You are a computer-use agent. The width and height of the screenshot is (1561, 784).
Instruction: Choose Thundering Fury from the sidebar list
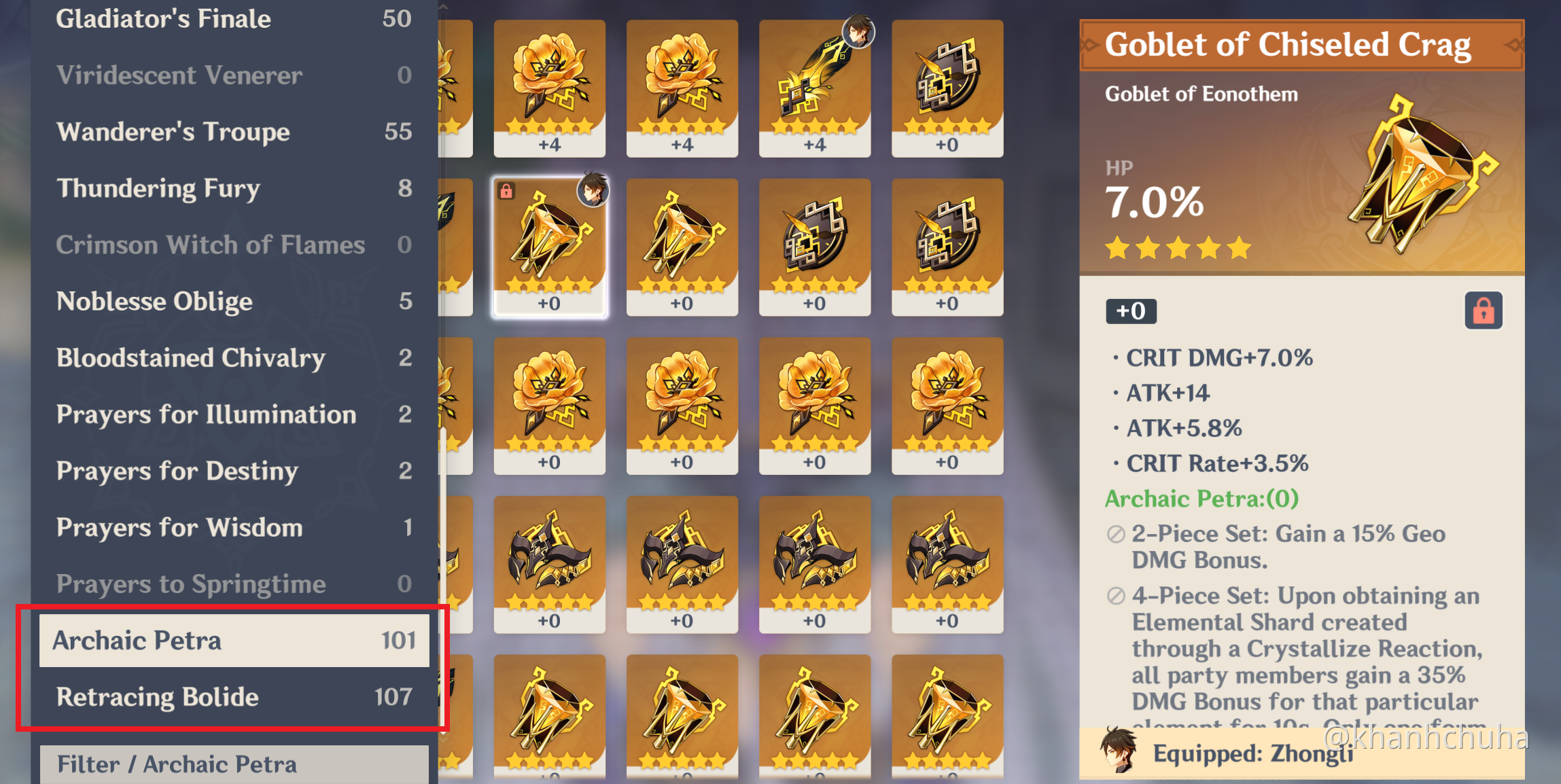(158, 188)
